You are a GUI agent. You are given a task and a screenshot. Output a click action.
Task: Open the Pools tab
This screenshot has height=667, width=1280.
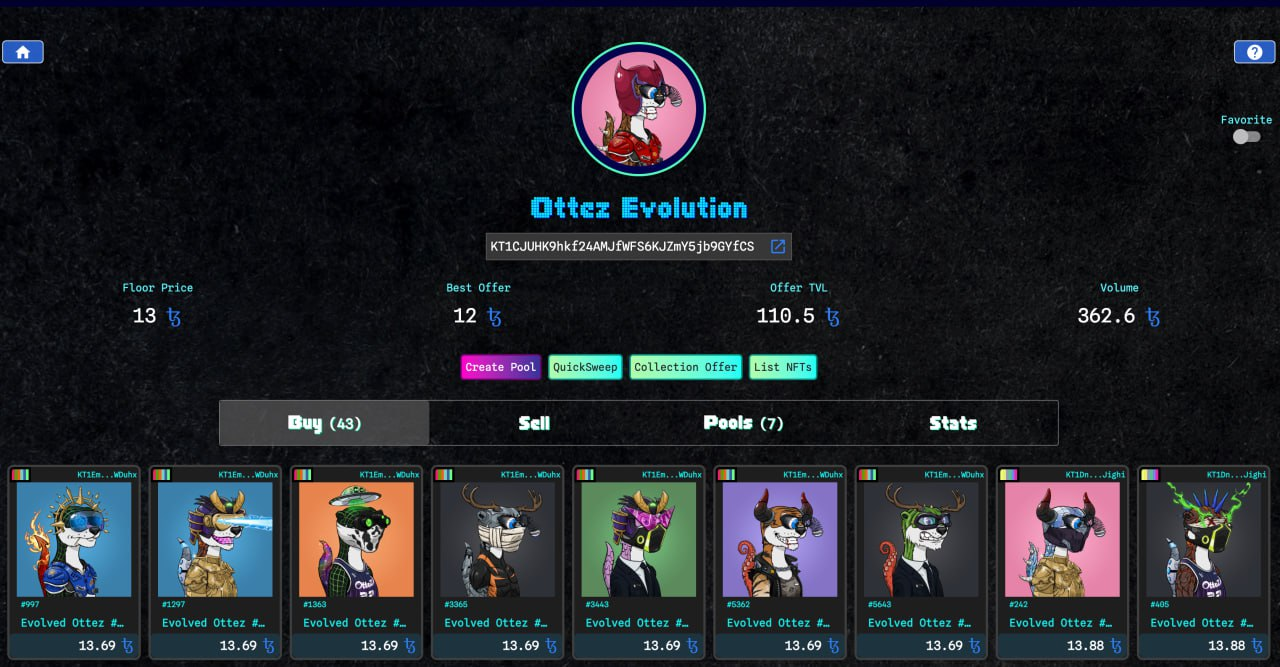(743, 423)
